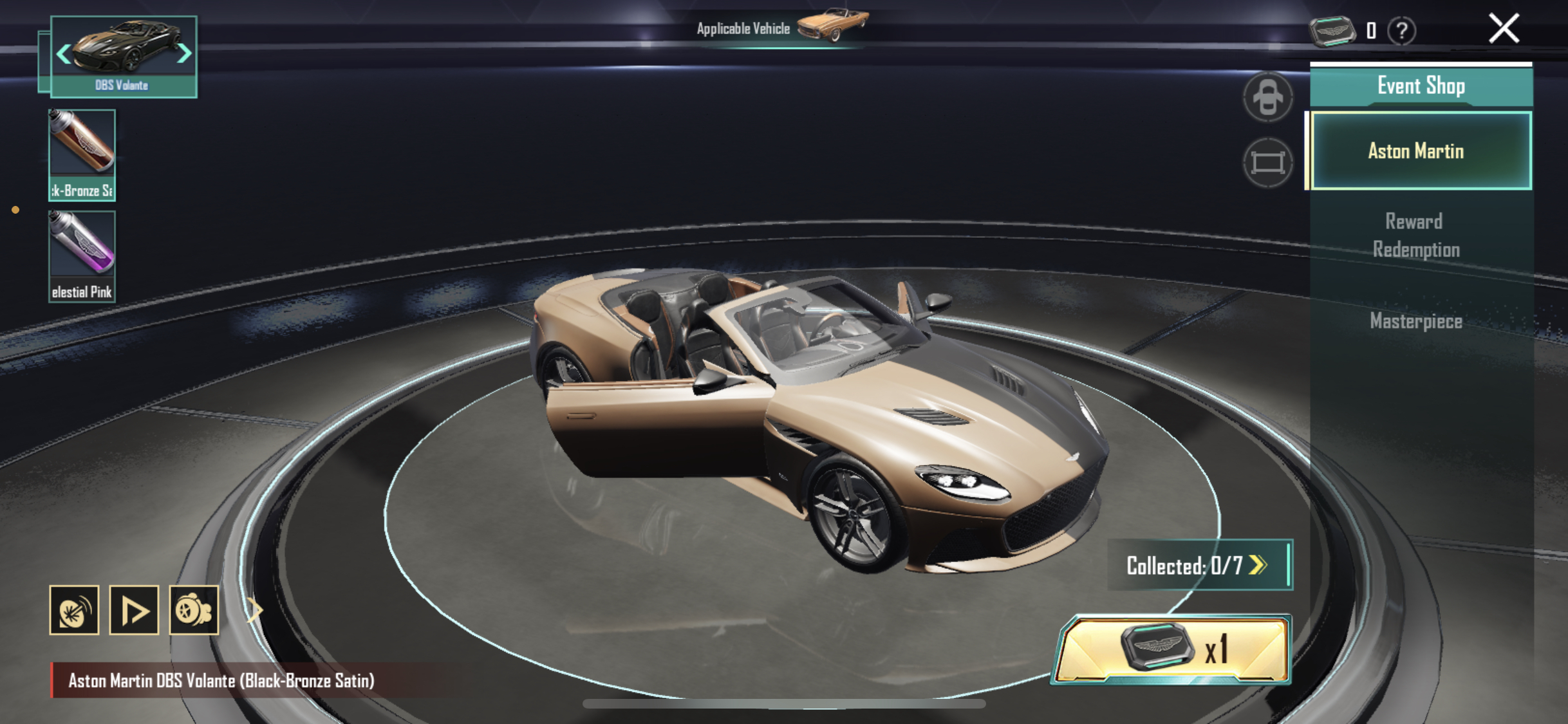Show next vehicle with right arrow
The width and height of the screenshot is (1568, 724).
[x=184, y=53]
